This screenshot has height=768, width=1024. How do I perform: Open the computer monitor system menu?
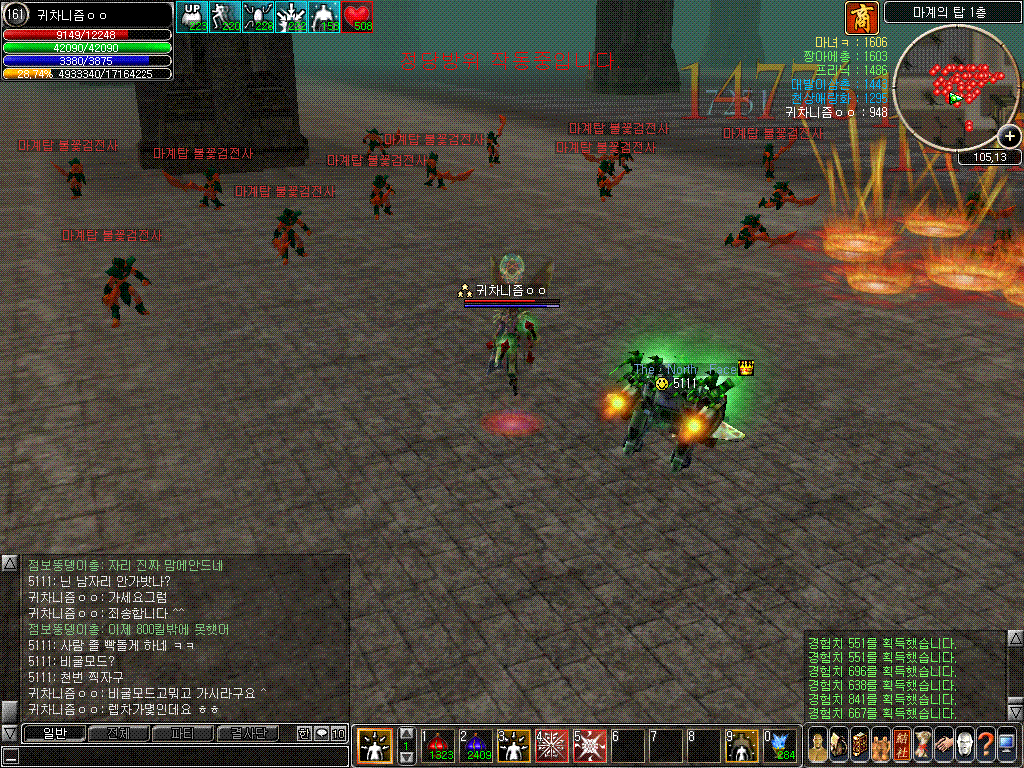(1006, 746)
